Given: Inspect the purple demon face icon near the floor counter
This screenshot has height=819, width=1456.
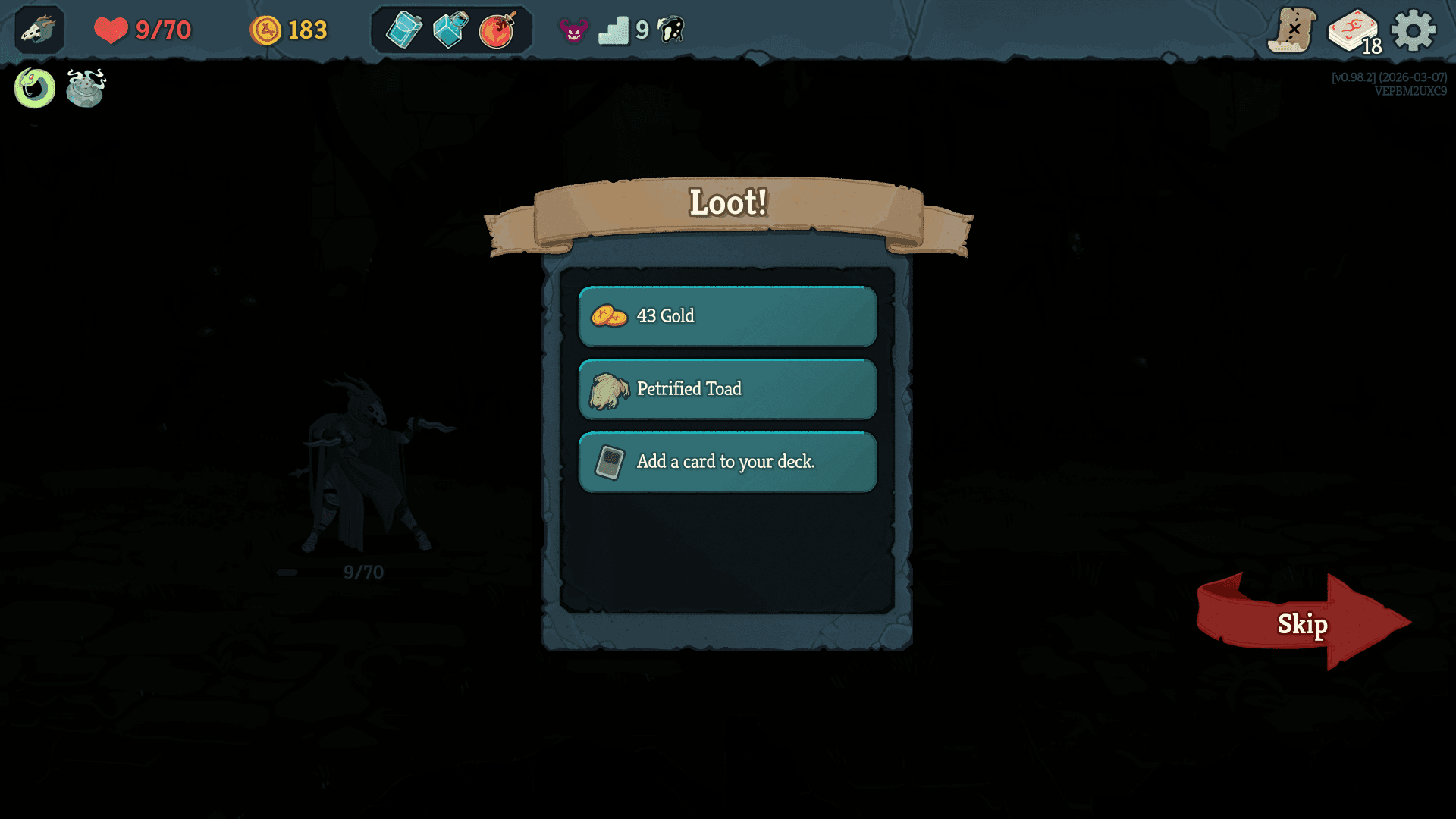Looking at the screenshot, I should (x=573, y=30).
